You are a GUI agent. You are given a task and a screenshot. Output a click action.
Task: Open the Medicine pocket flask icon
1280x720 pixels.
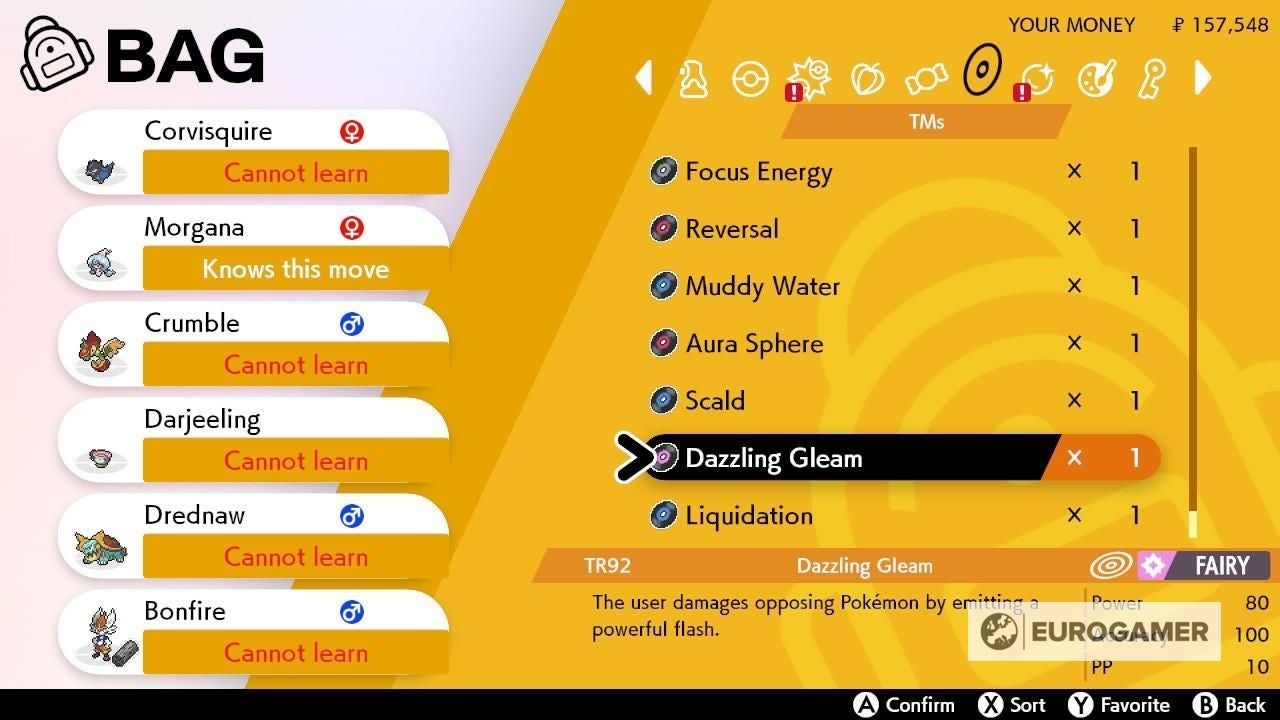click(694, 78)
